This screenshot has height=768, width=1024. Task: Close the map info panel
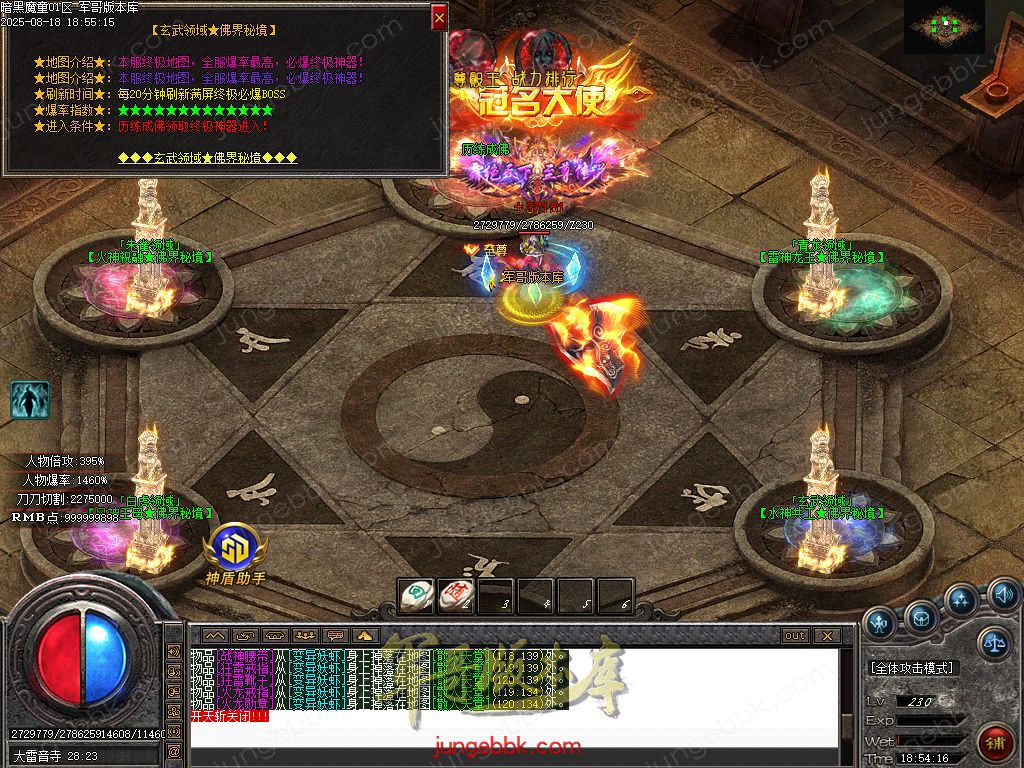pyautogui.click(x=439, y=17)
